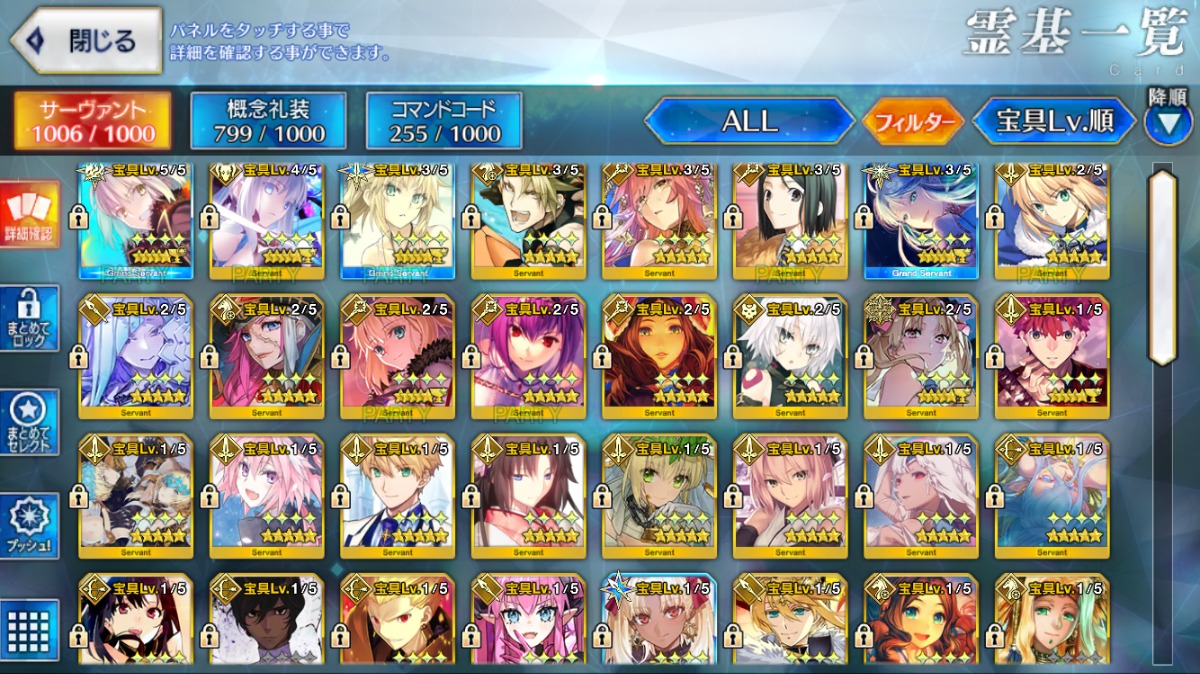This screenshot has height=674, width=1200.
Task: Open the 概念礼装 tab
Action: point(268,121)
